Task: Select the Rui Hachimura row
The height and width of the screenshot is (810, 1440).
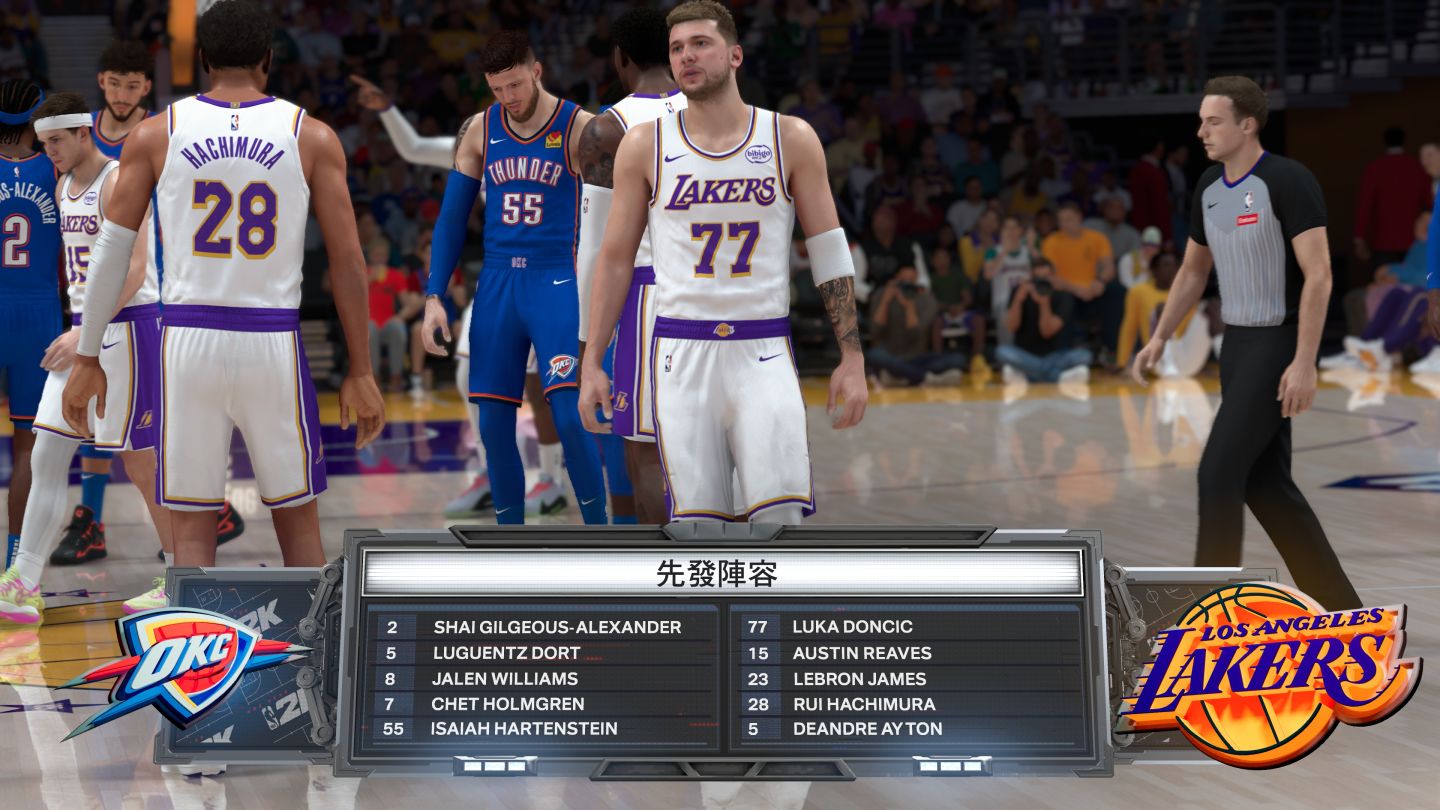Action: [863, 704]
